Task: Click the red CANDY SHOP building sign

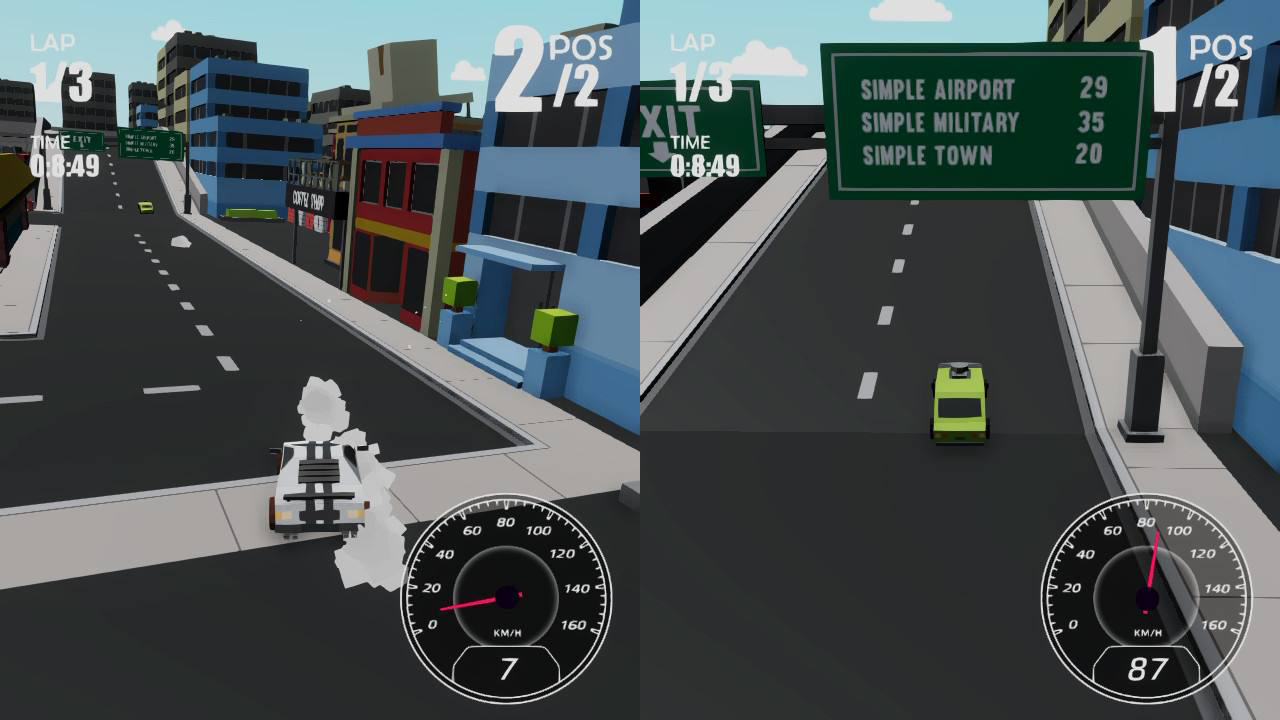Action: 310,200
